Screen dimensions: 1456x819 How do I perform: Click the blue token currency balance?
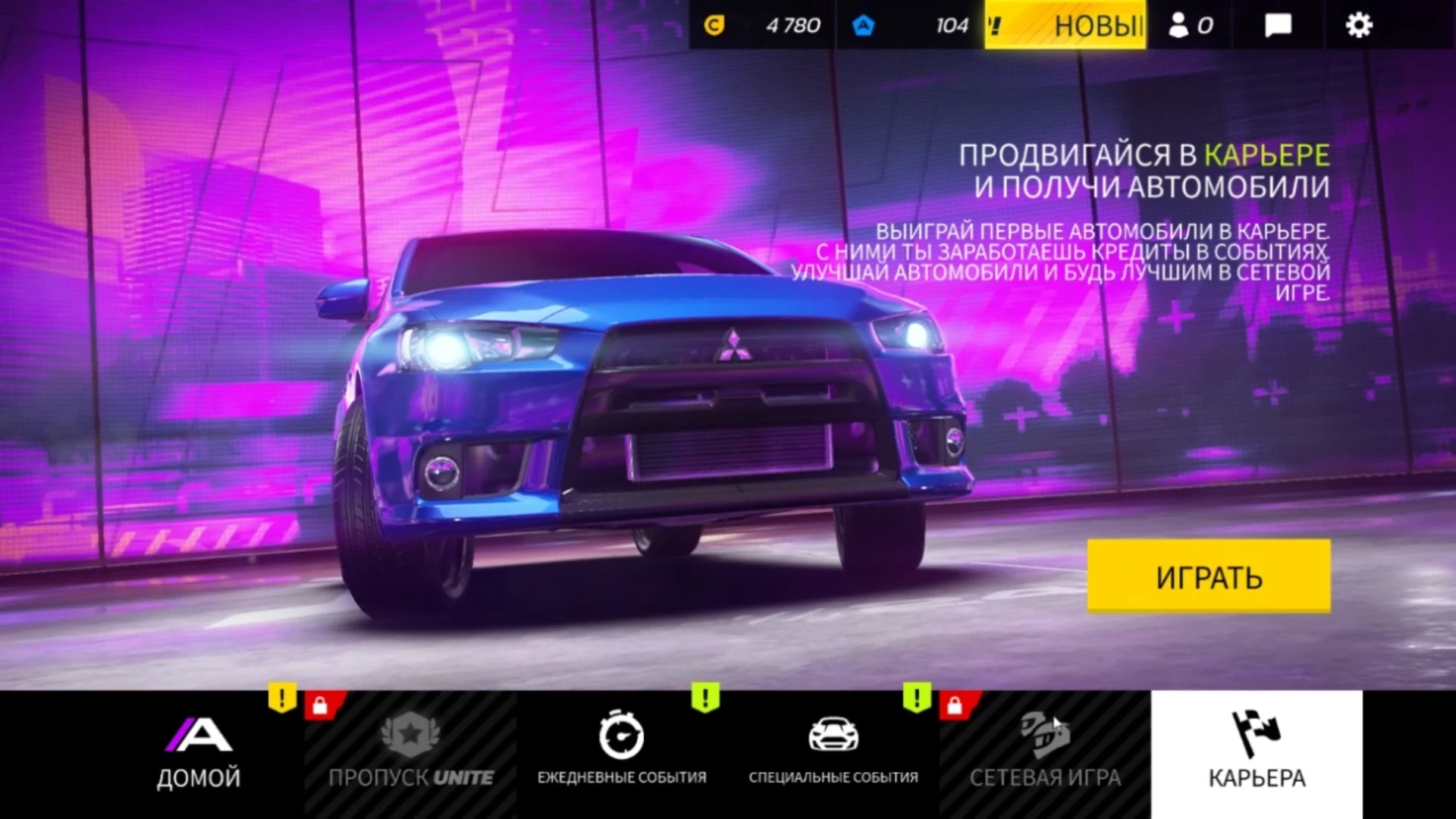coord(910,26)
